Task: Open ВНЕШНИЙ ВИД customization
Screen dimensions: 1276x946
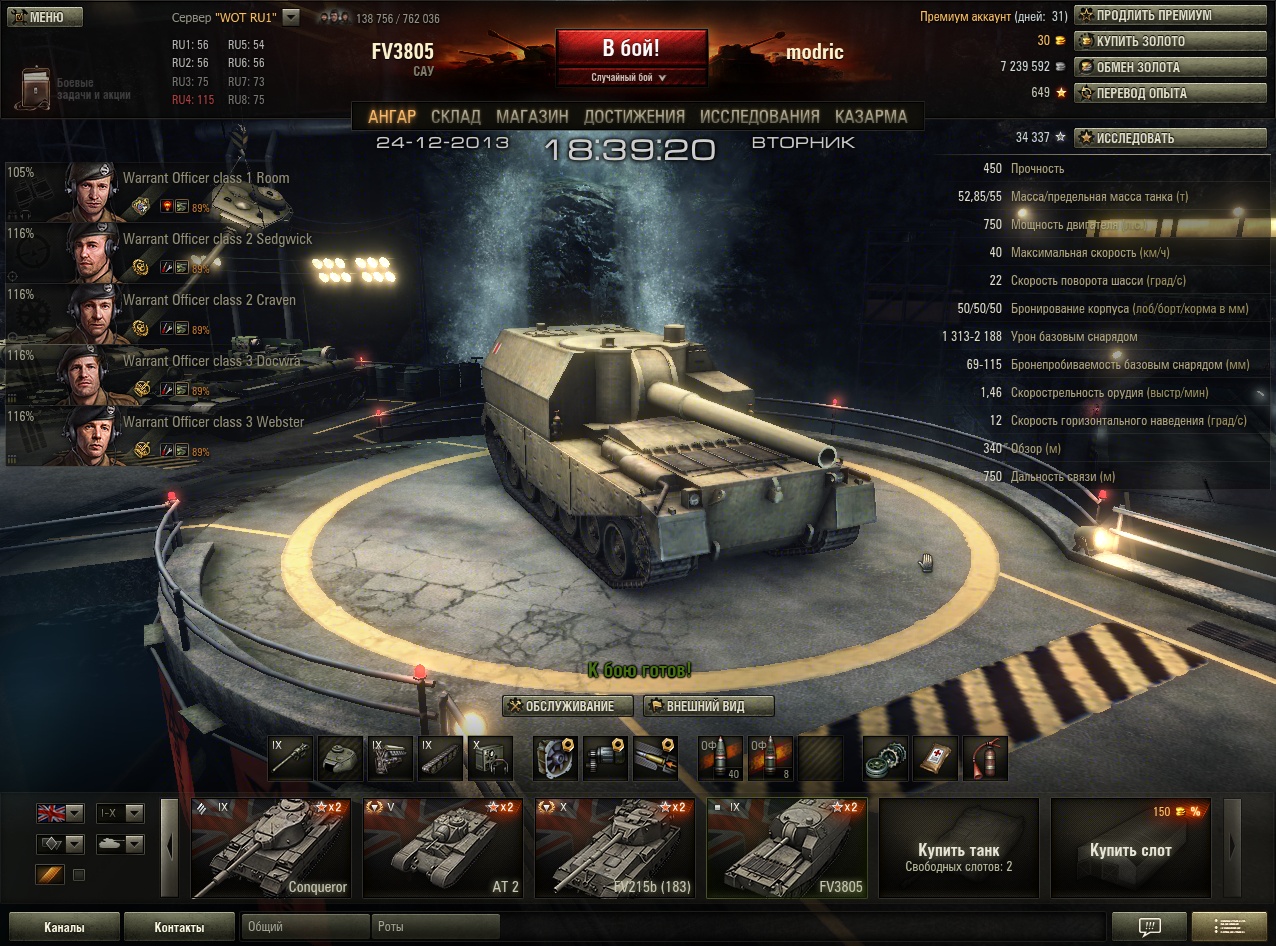Action: 709,706
